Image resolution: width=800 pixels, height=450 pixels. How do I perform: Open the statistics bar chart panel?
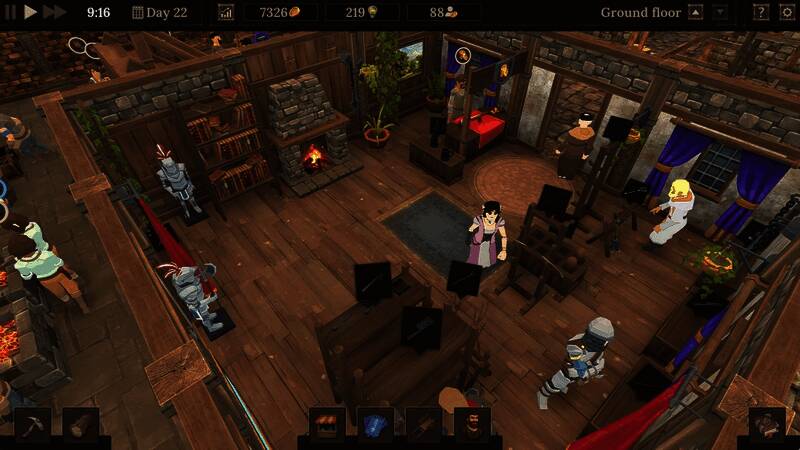(225, 13)
